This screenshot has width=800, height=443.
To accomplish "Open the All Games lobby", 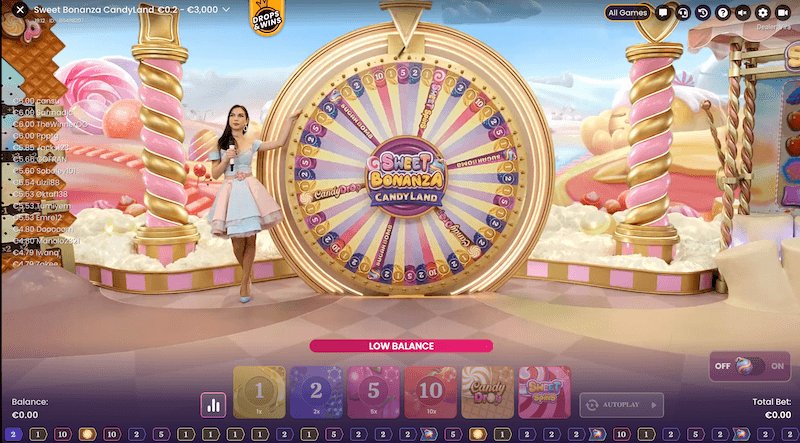I will pyautogui.click(x=628, y=12).
